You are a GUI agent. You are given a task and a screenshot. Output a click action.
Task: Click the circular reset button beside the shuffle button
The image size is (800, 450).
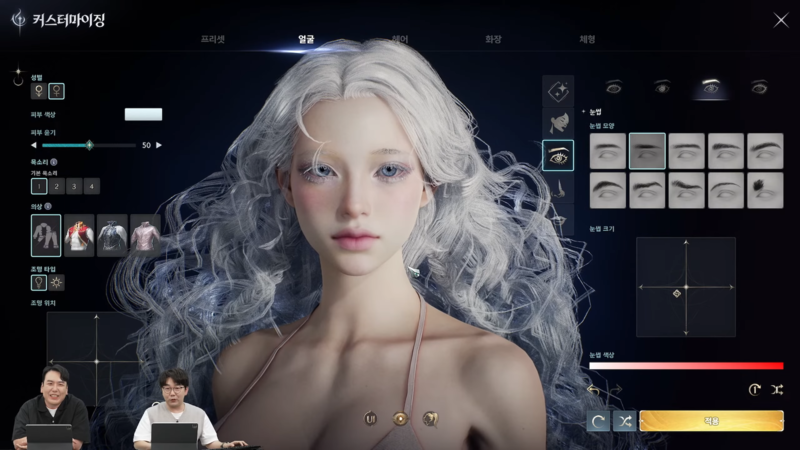[x=599, y=421]
